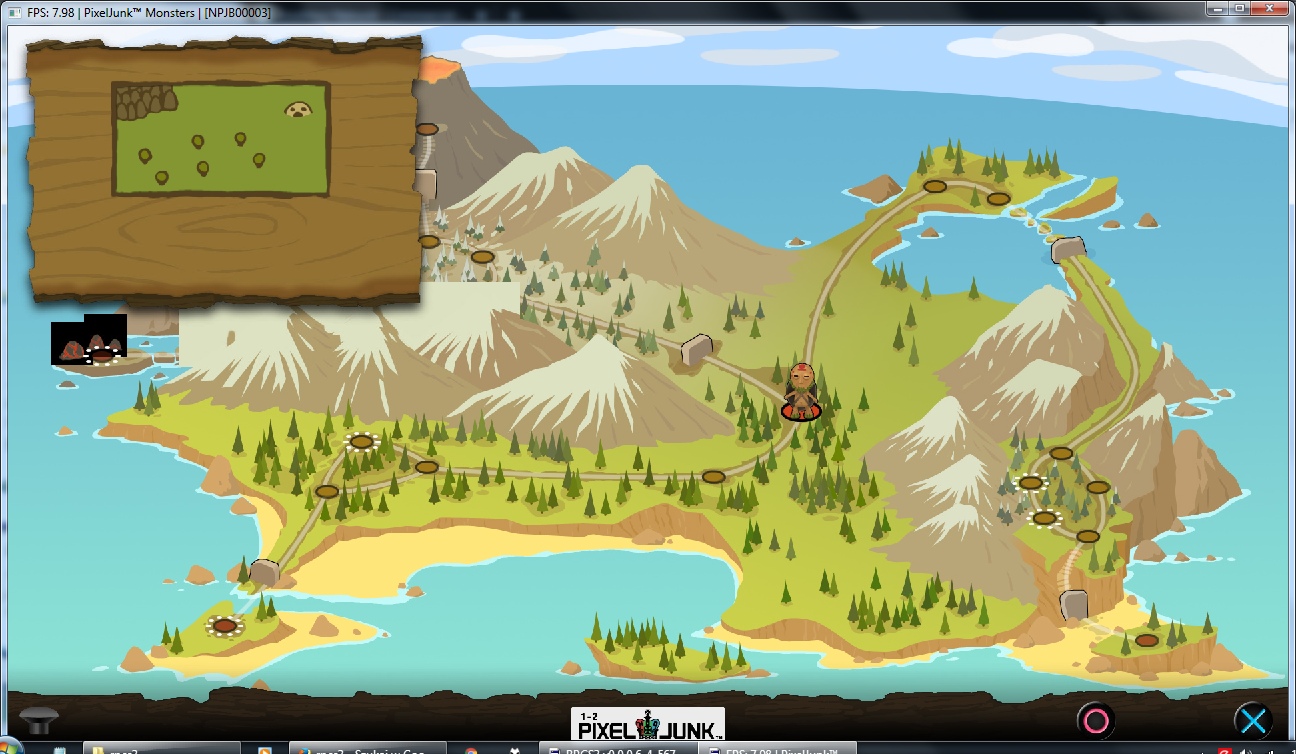The image size is (1296, 754).
Task: Minimize the PixelJunk Monsters window
Action: click(x=1212, y=9)
